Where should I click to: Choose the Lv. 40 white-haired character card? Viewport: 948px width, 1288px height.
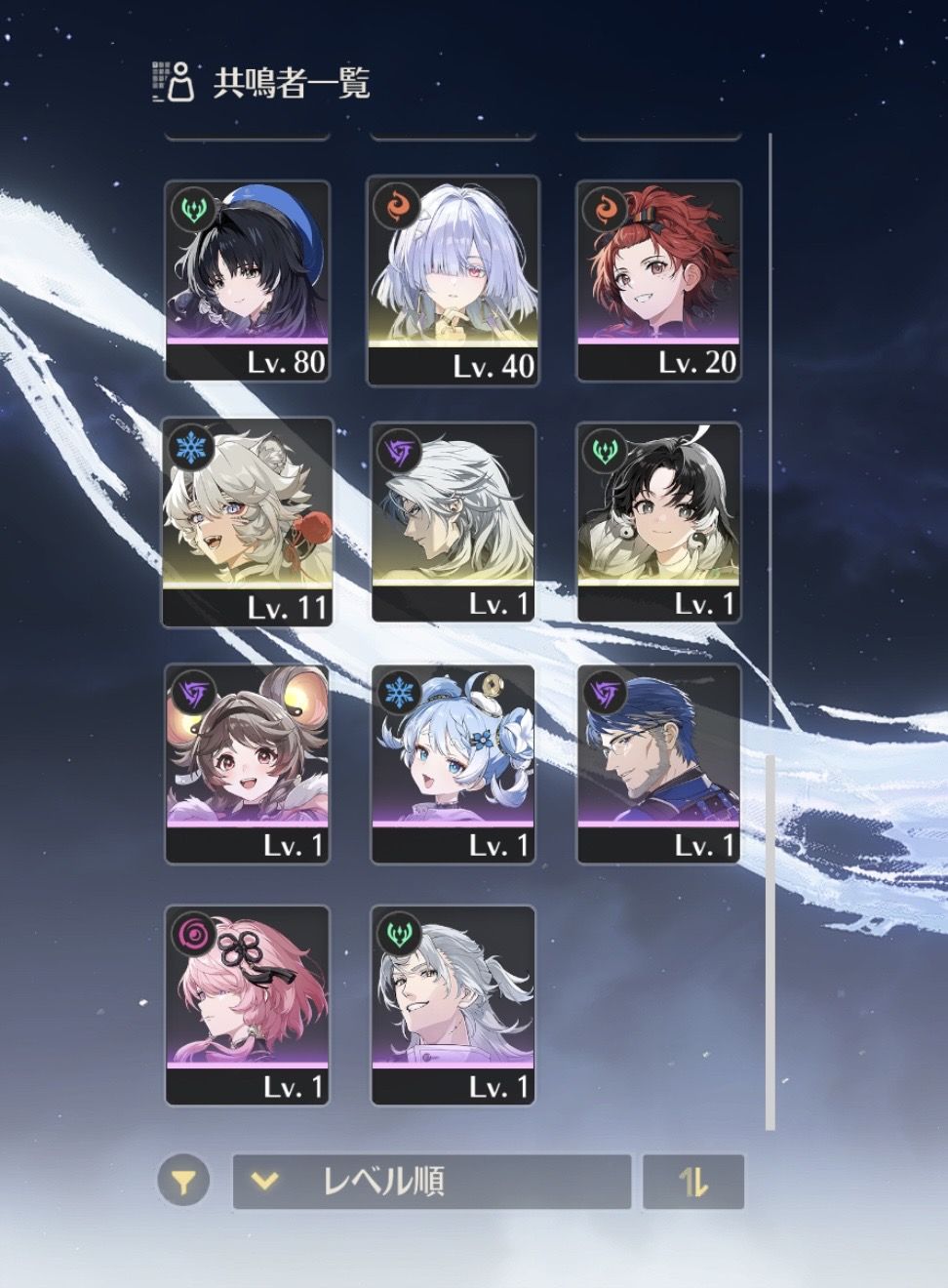pos(454,280)
